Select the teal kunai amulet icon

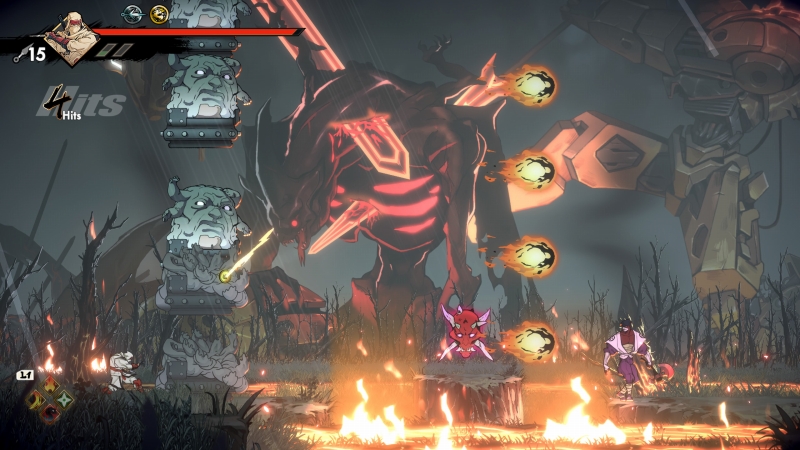tap(132, 14)
